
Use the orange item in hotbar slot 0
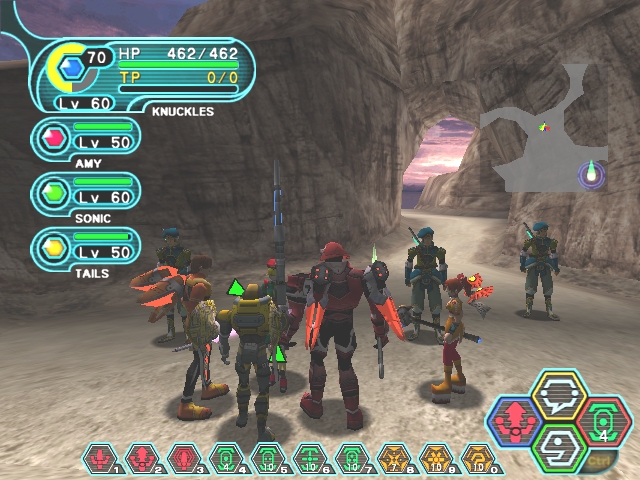(x=477, y=459)
